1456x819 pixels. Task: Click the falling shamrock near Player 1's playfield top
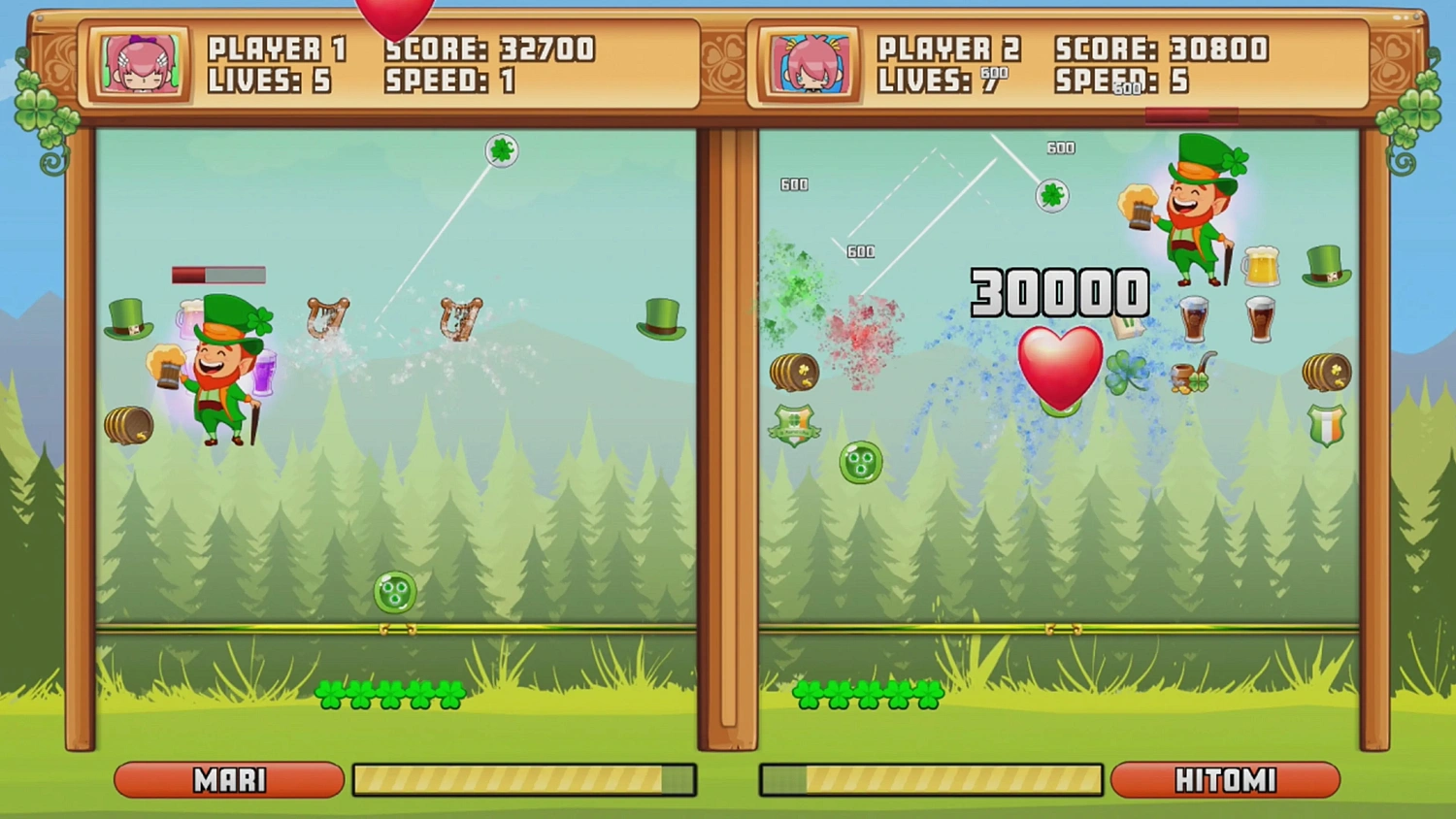pyautogui.click(x=501, y=151)
